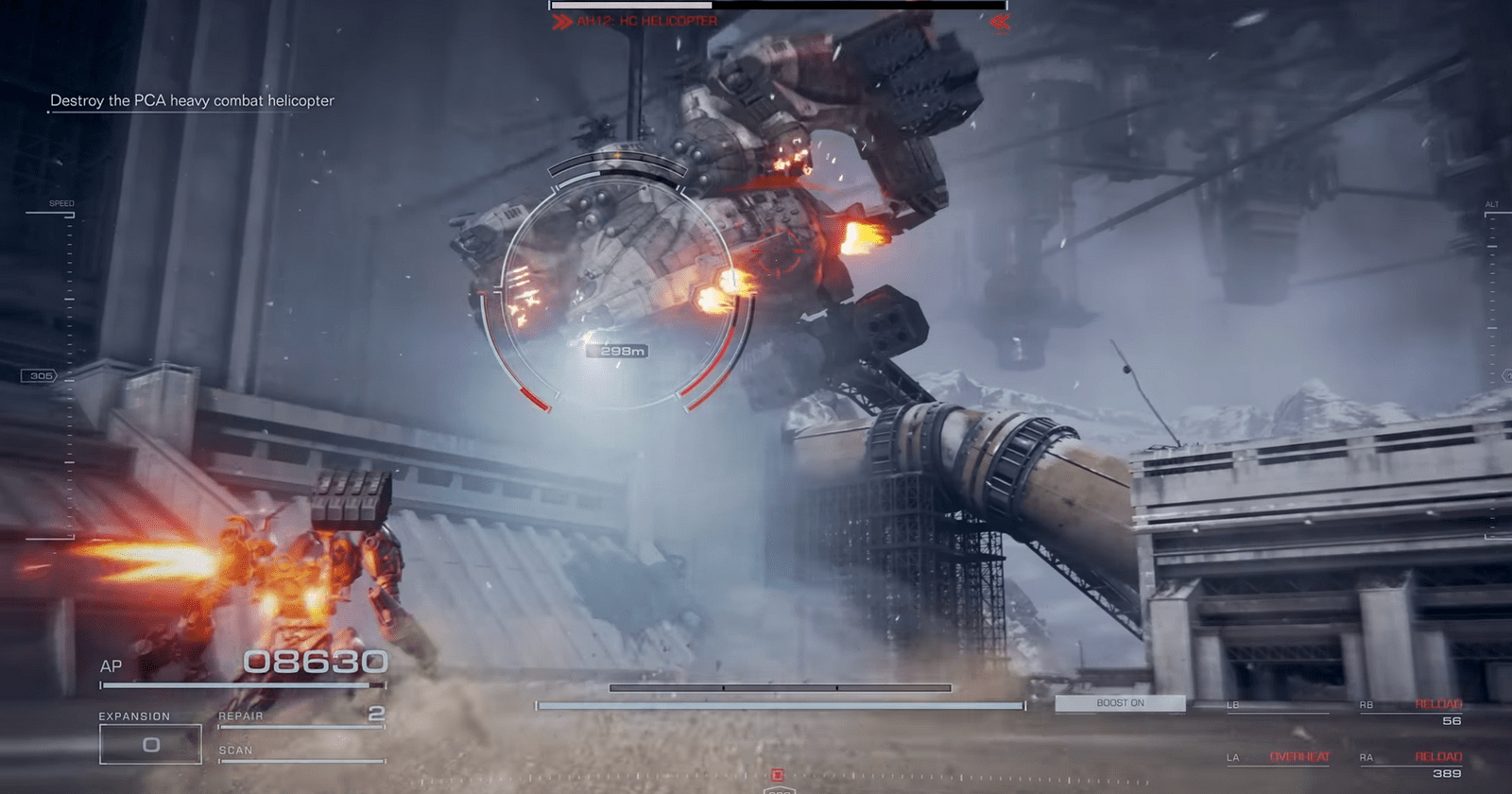Select the Expansion slot box

[x=150, y=744]
